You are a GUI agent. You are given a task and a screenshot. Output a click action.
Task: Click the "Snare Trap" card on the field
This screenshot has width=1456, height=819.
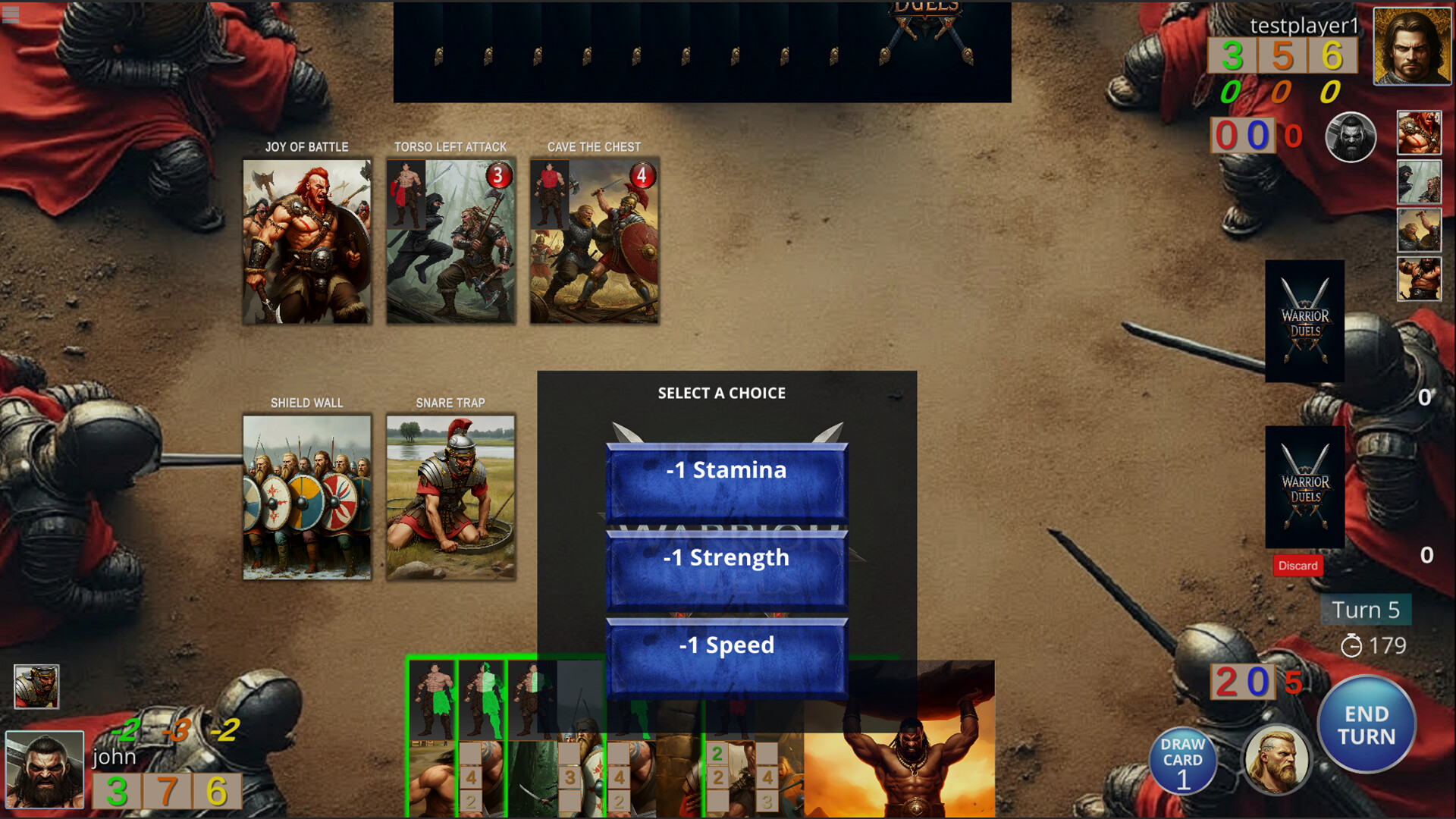[x=450, y=495]
